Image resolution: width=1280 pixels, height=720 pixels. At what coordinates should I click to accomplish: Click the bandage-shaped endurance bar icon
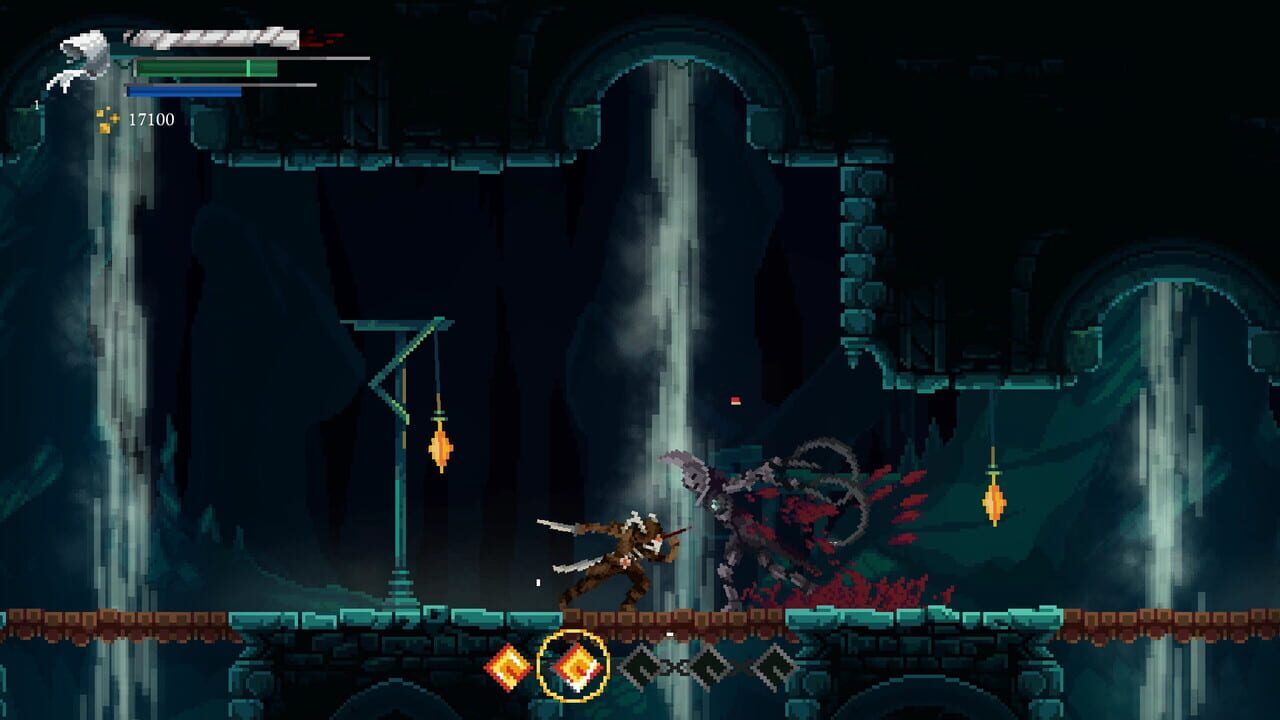point(210,38)
